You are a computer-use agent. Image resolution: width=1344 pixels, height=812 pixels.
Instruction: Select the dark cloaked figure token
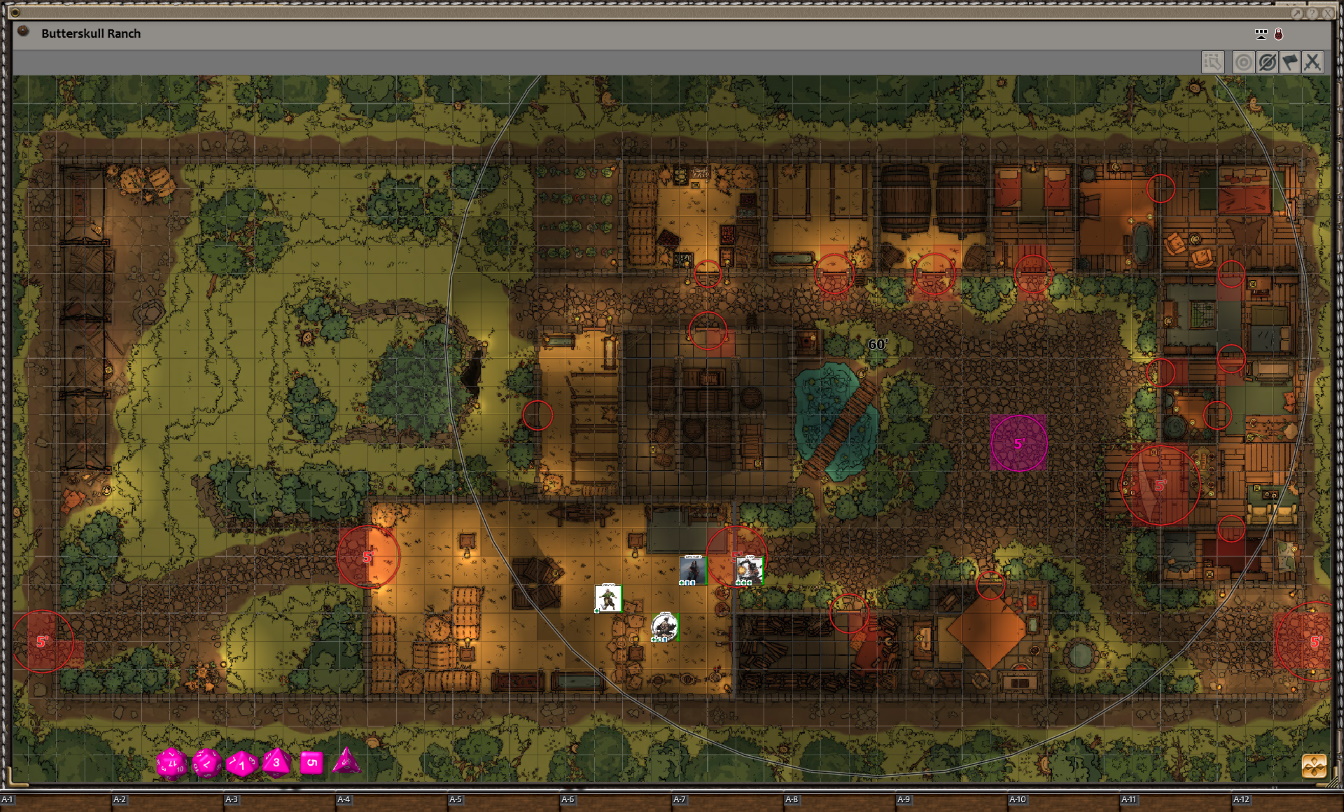692,569
